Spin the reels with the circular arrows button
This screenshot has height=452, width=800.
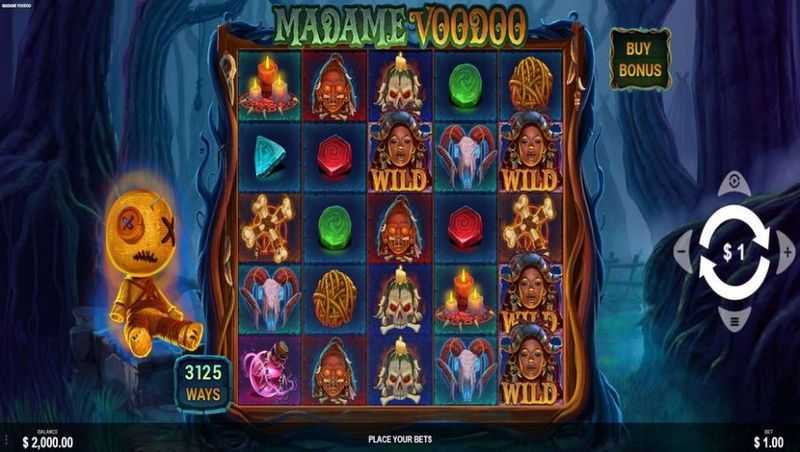point(734,252)
